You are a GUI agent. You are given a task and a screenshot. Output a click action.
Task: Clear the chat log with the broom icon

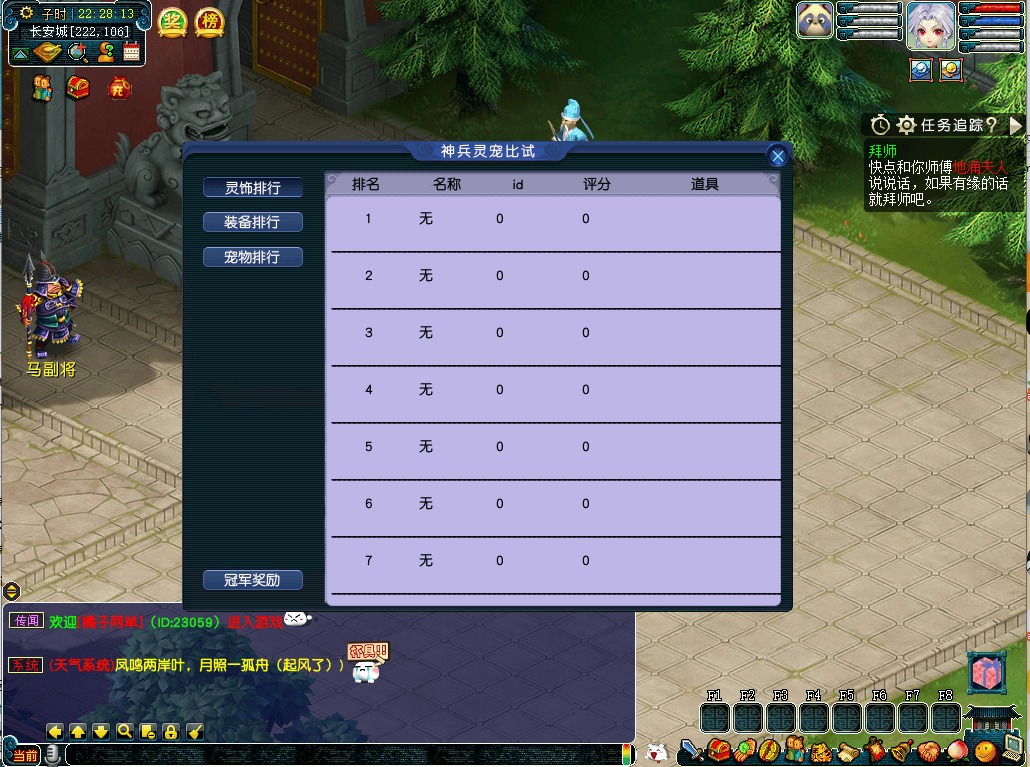[x=195, y=731]
